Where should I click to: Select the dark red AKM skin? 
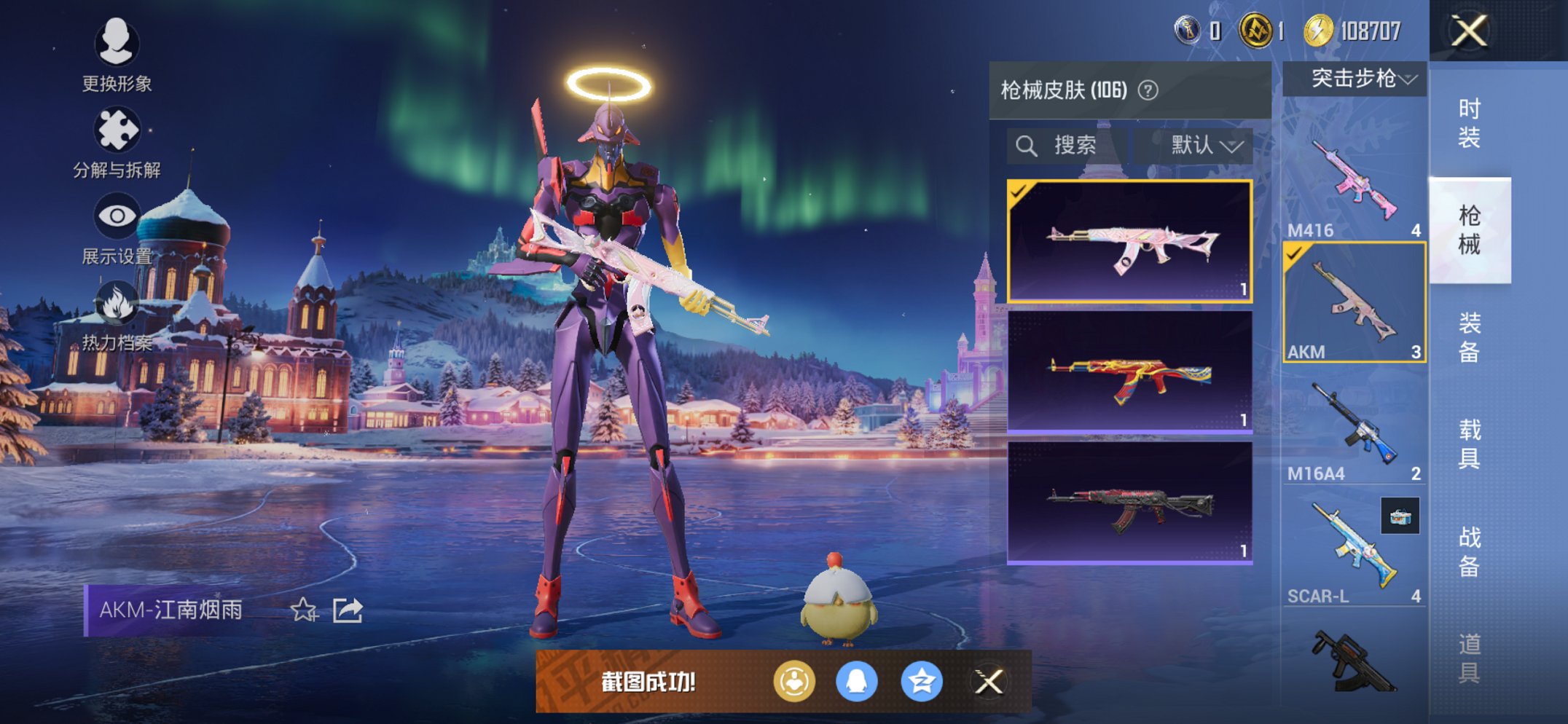click(x=1129, y=503)
